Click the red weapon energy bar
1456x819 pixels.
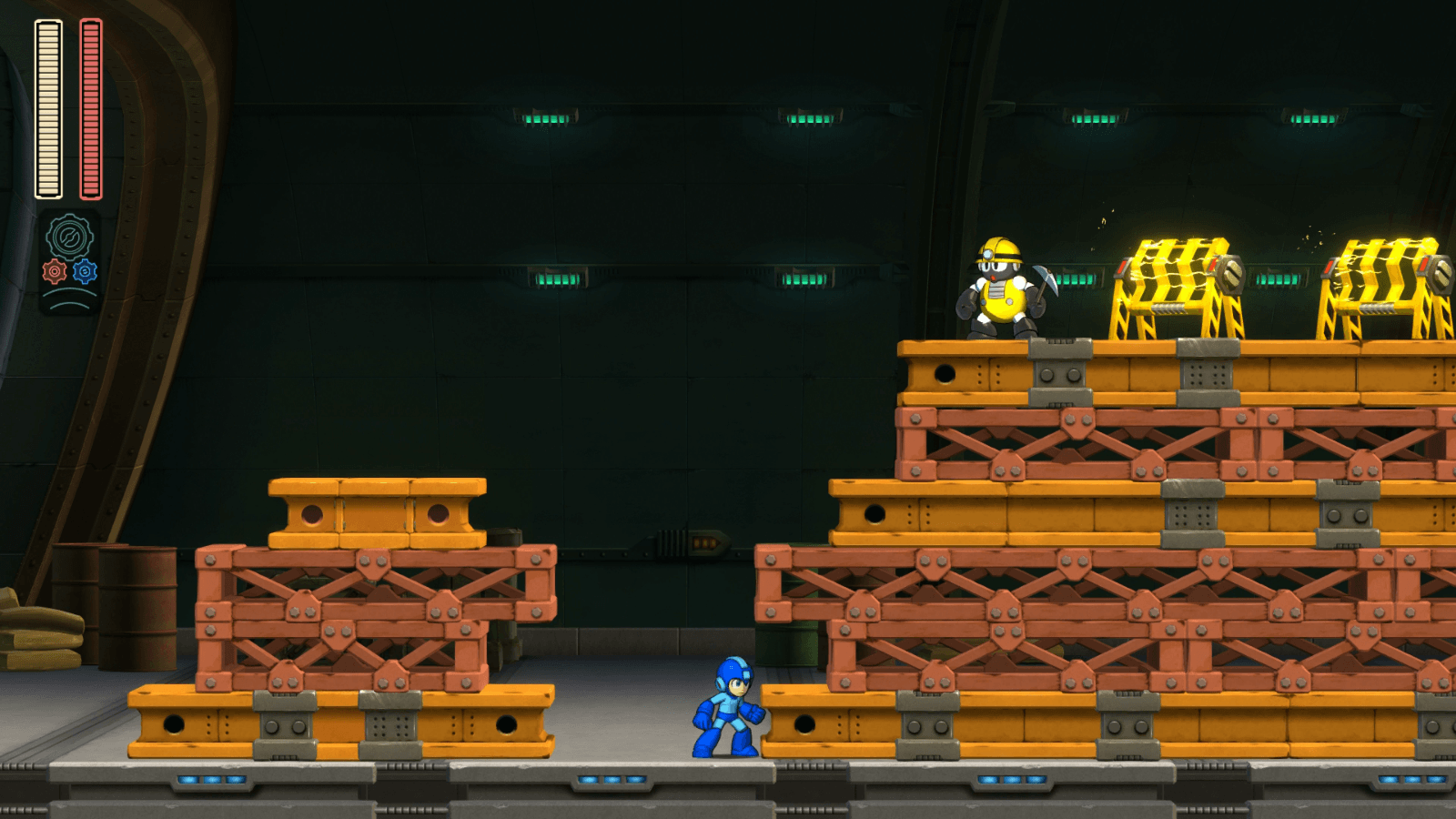click(x=88, y=107)
